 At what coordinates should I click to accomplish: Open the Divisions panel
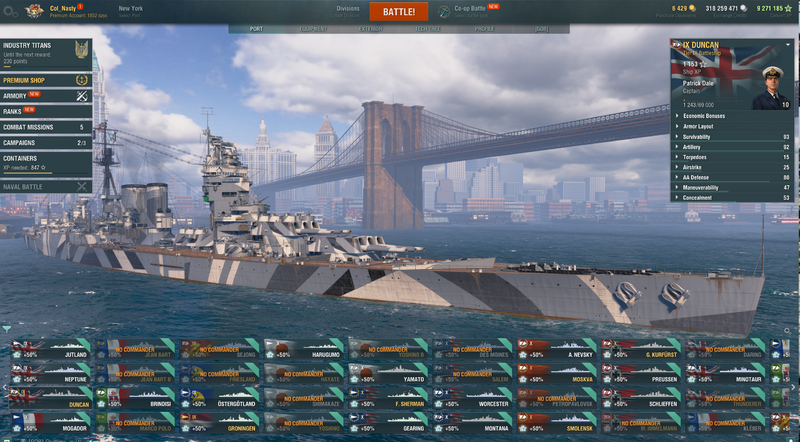coord(347,10)
